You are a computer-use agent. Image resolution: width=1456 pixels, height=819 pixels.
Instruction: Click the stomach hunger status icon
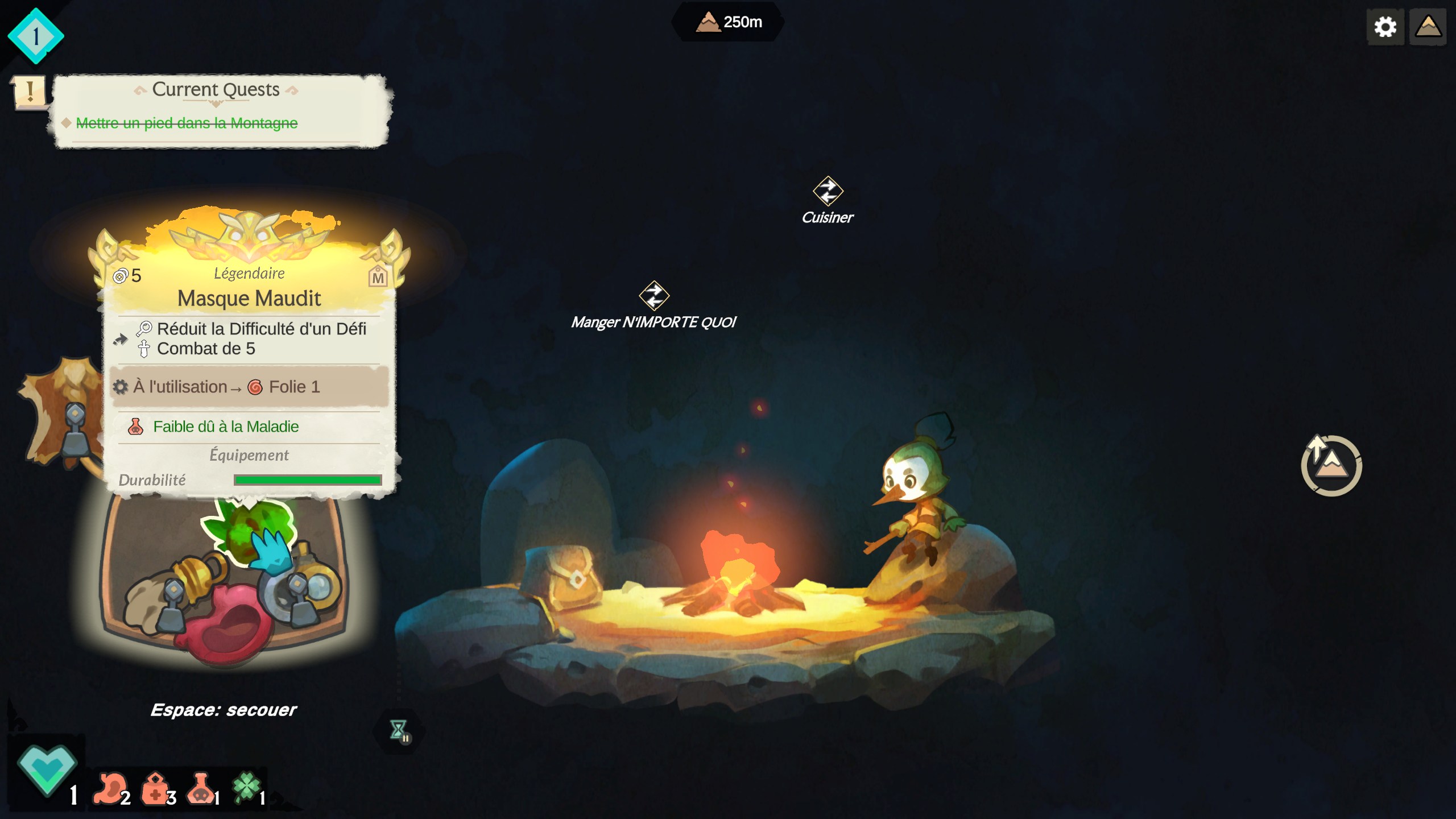[111, 788]
